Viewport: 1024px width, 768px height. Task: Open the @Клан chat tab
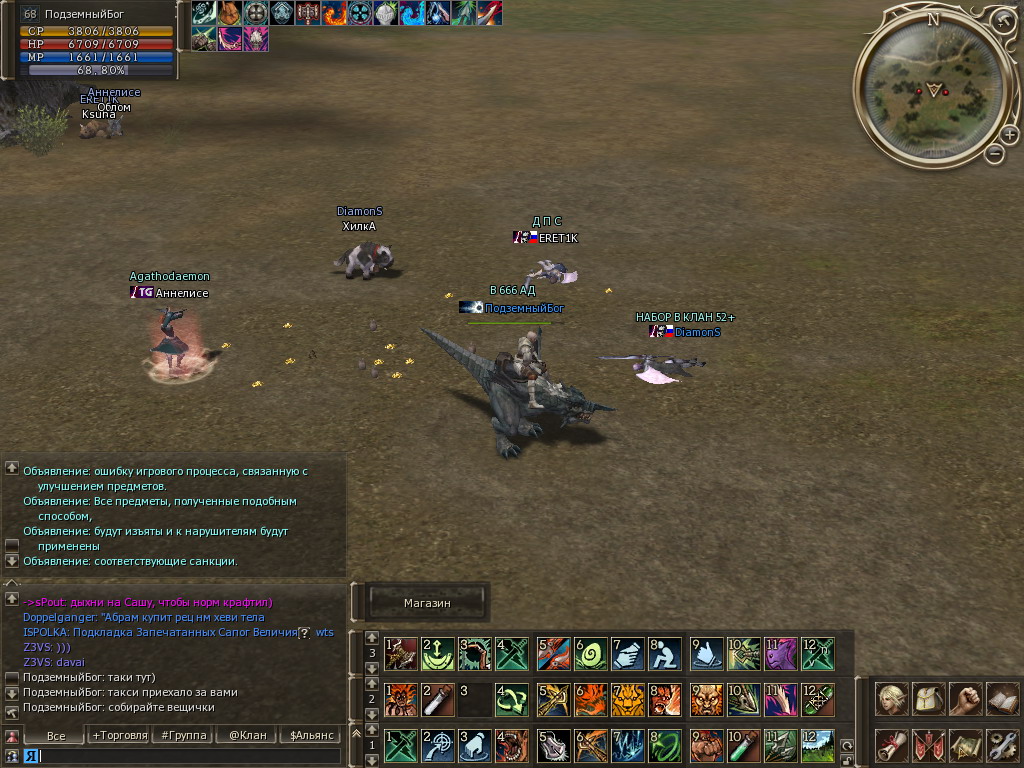(x=247, y=735)
